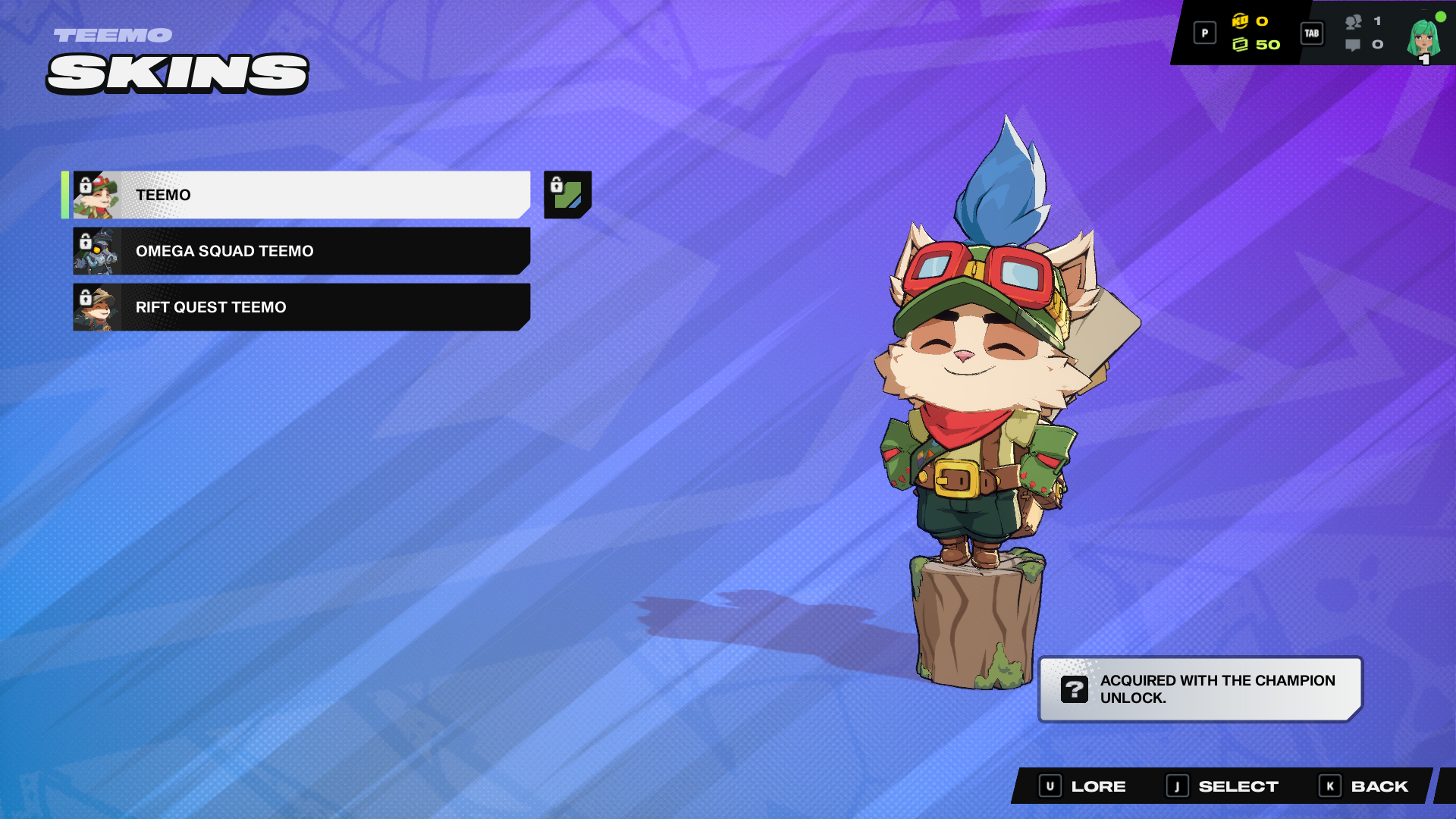Click the P keybind indicator

click(x=1204, y=33)
